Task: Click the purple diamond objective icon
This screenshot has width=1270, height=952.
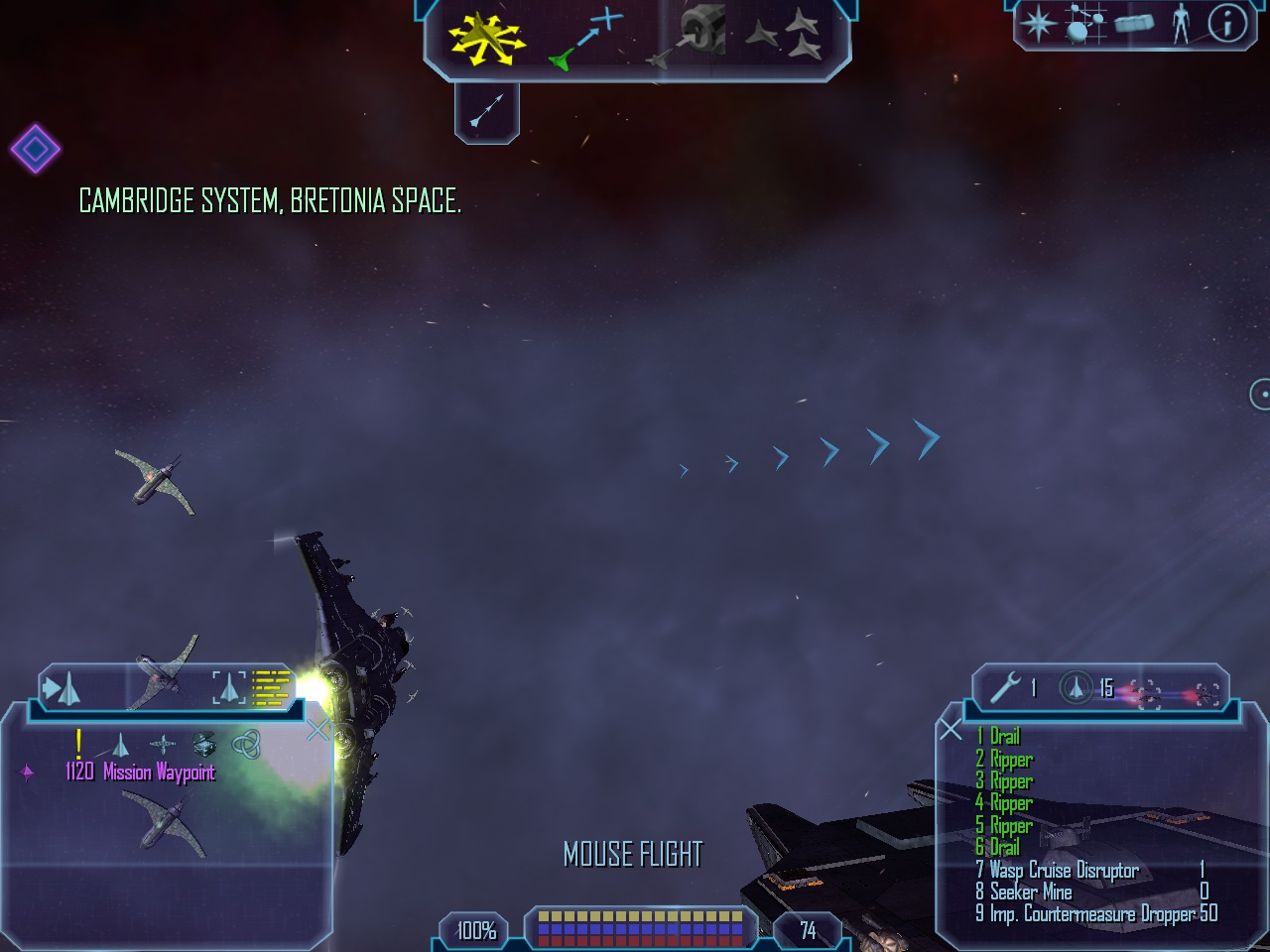Action: click(x=36, y=149)
